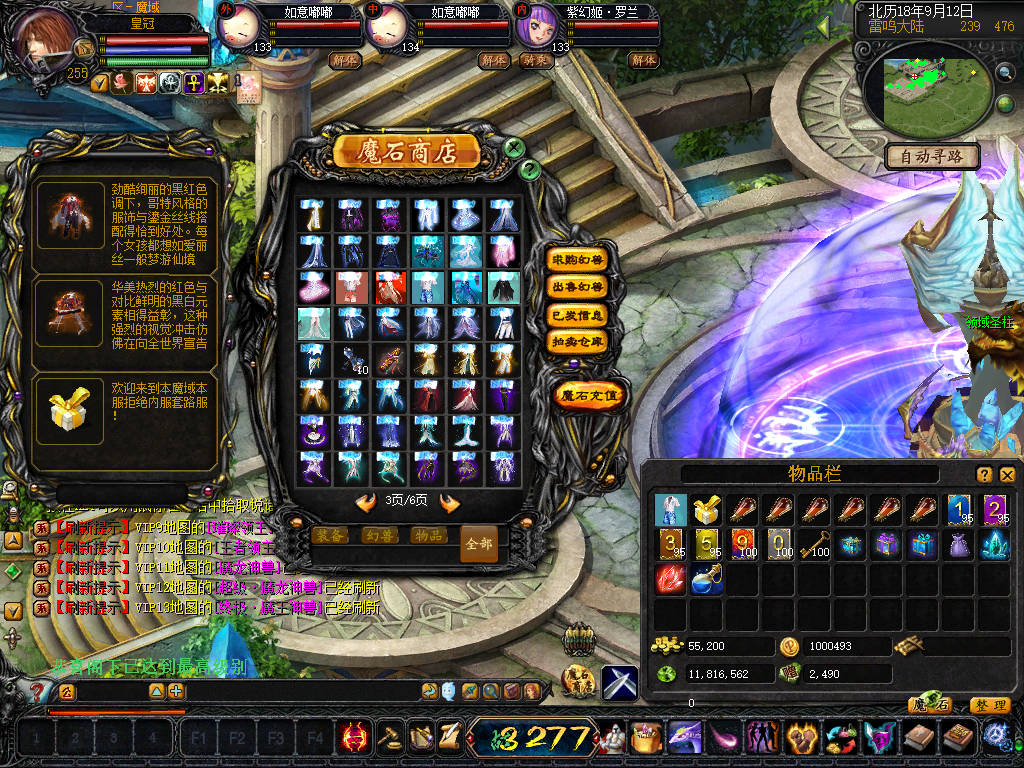Switch to the 物品 shop tab
This screenshot has height=768, width=1024.
pyautogui.click(x=428, y=535)
